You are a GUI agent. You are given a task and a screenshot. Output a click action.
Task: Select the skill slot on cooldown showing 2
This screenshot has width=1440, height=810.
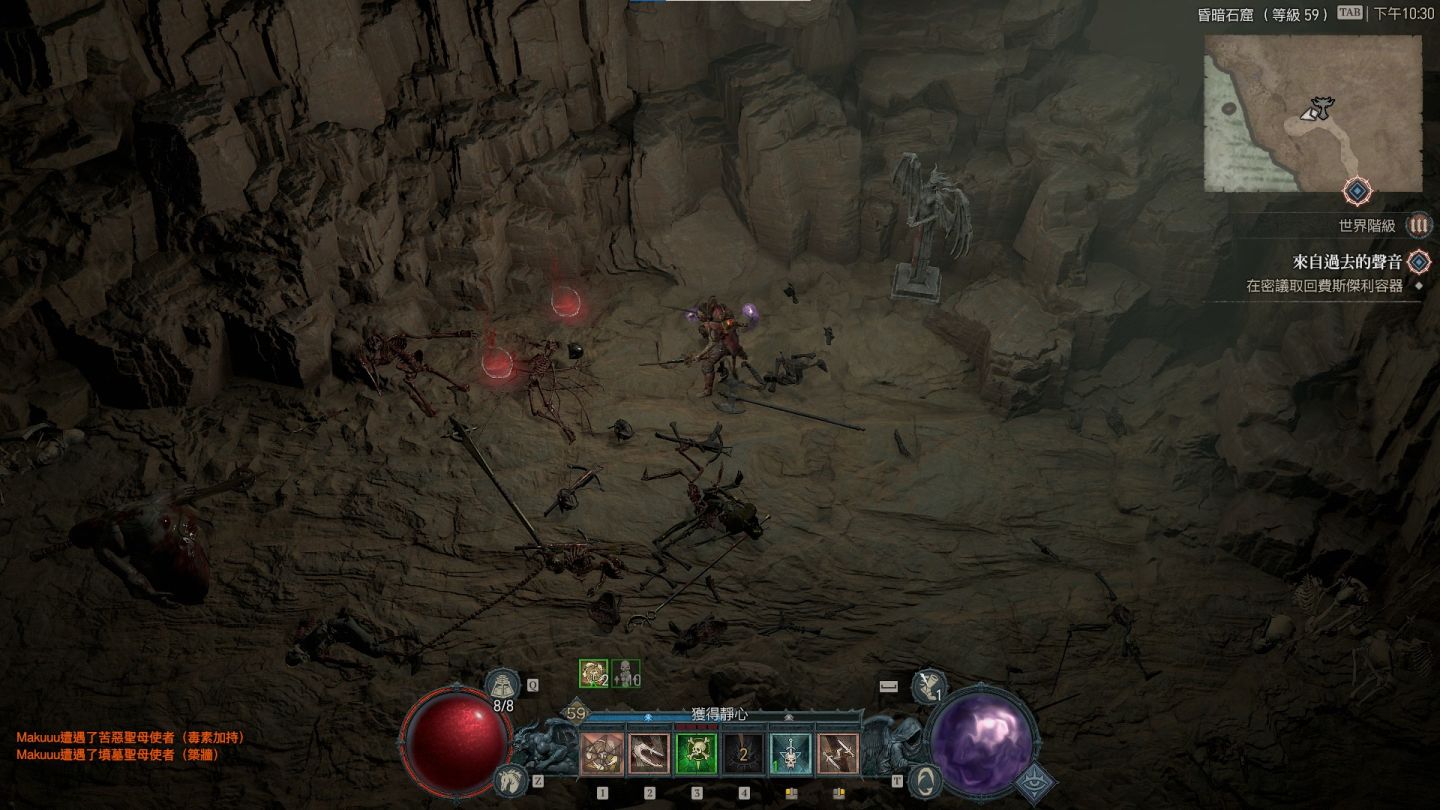click(x=743, y=755)
